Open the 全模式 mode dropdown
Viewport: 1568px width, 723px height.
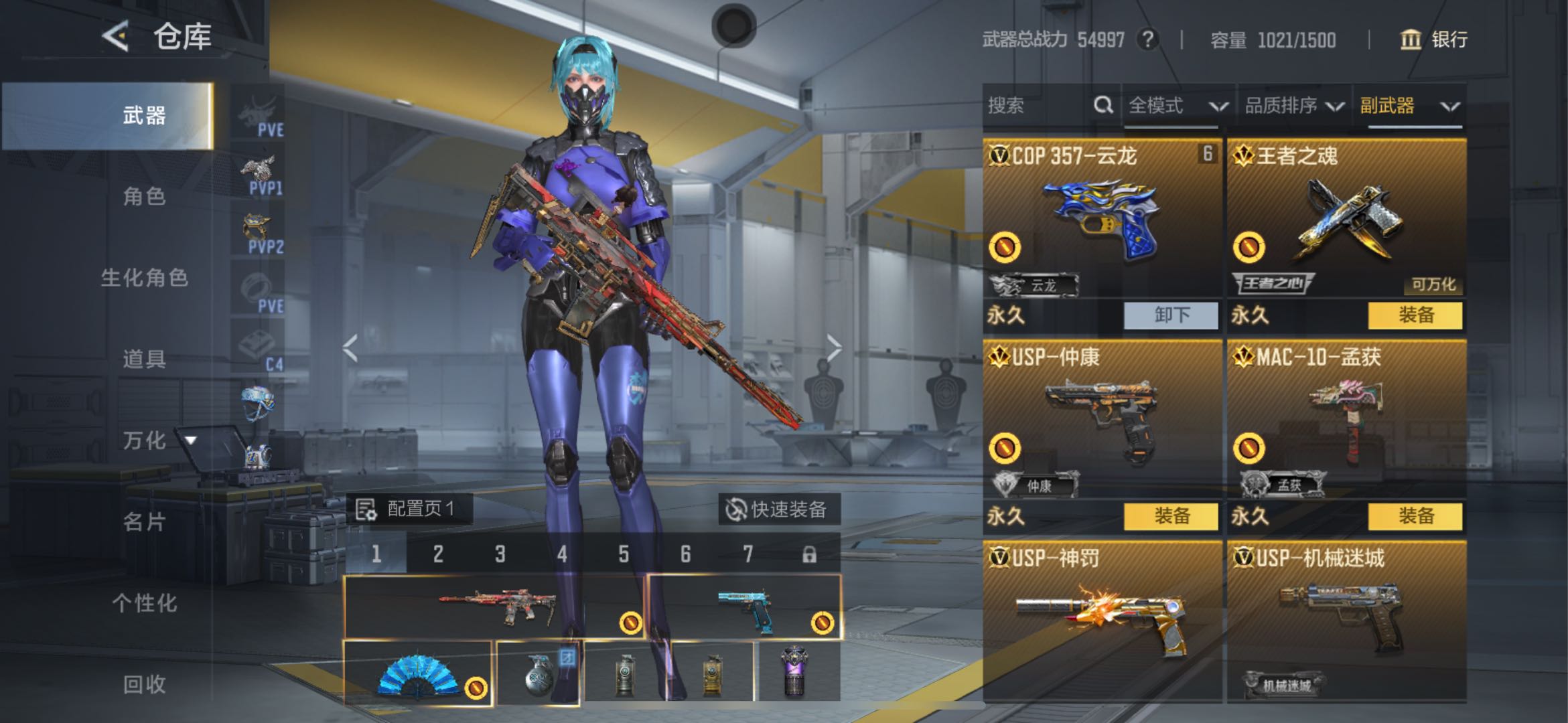(1177, 106)
